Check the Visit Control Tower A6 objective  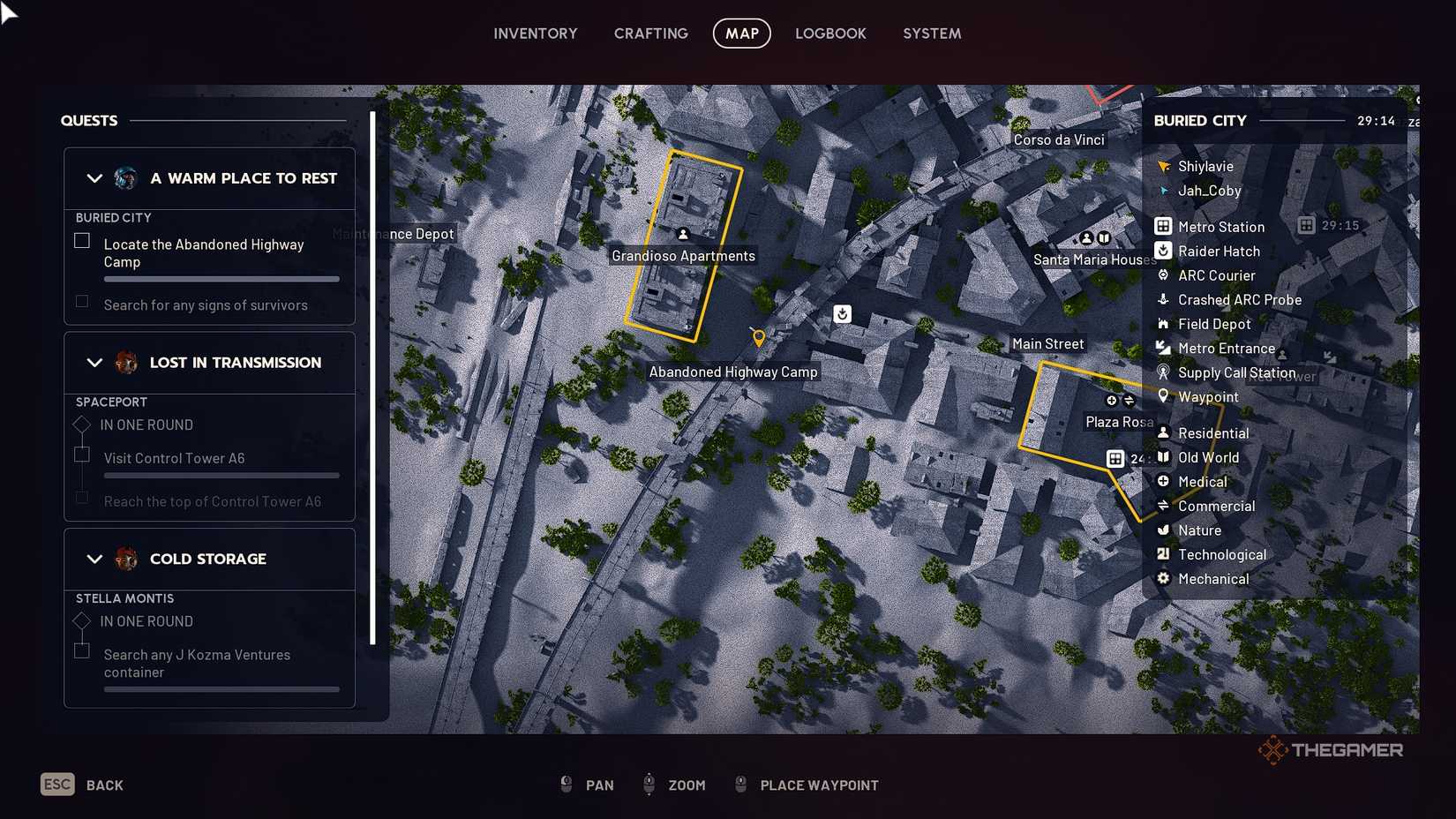point(81,454)
